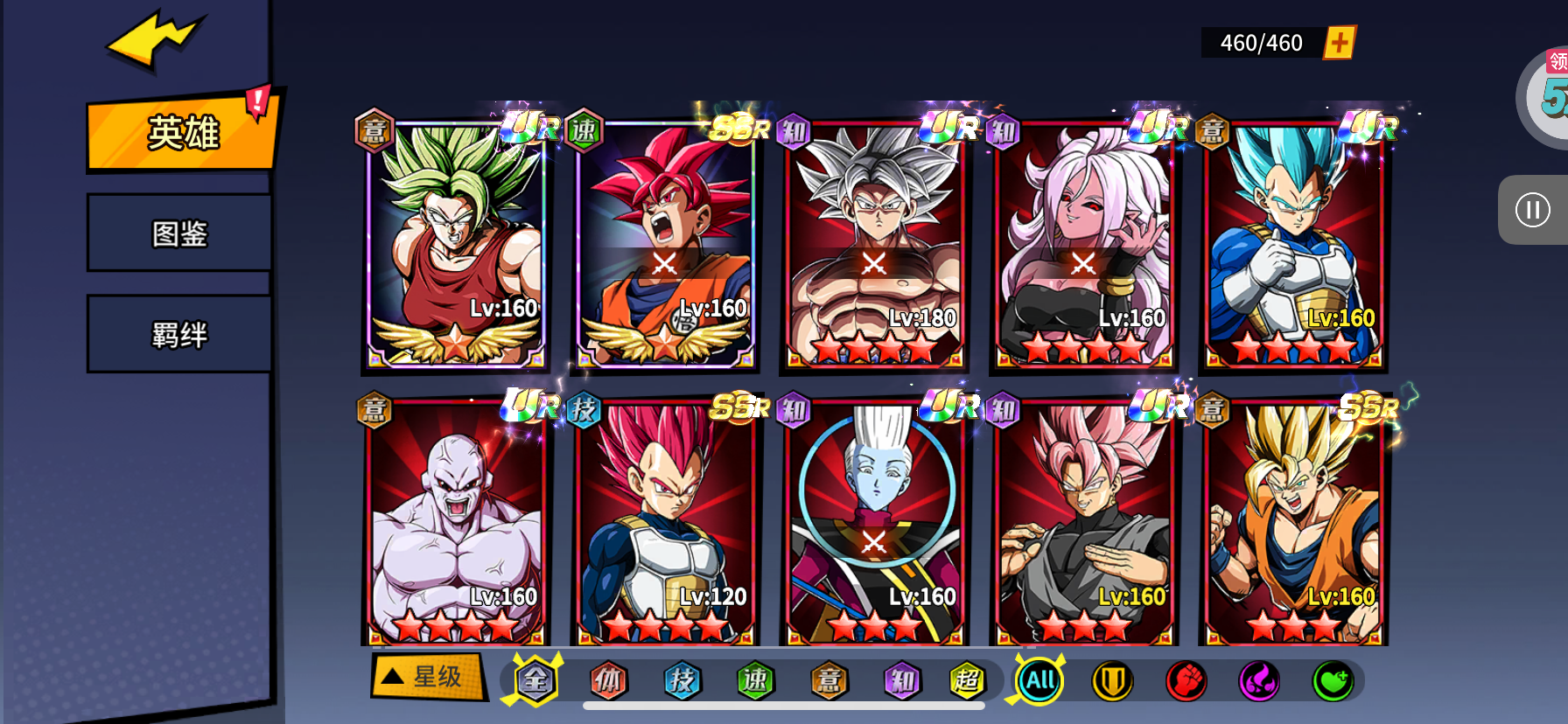
Task: Select the pink-haired Android 21 card
Action: tap(1083, 245)
